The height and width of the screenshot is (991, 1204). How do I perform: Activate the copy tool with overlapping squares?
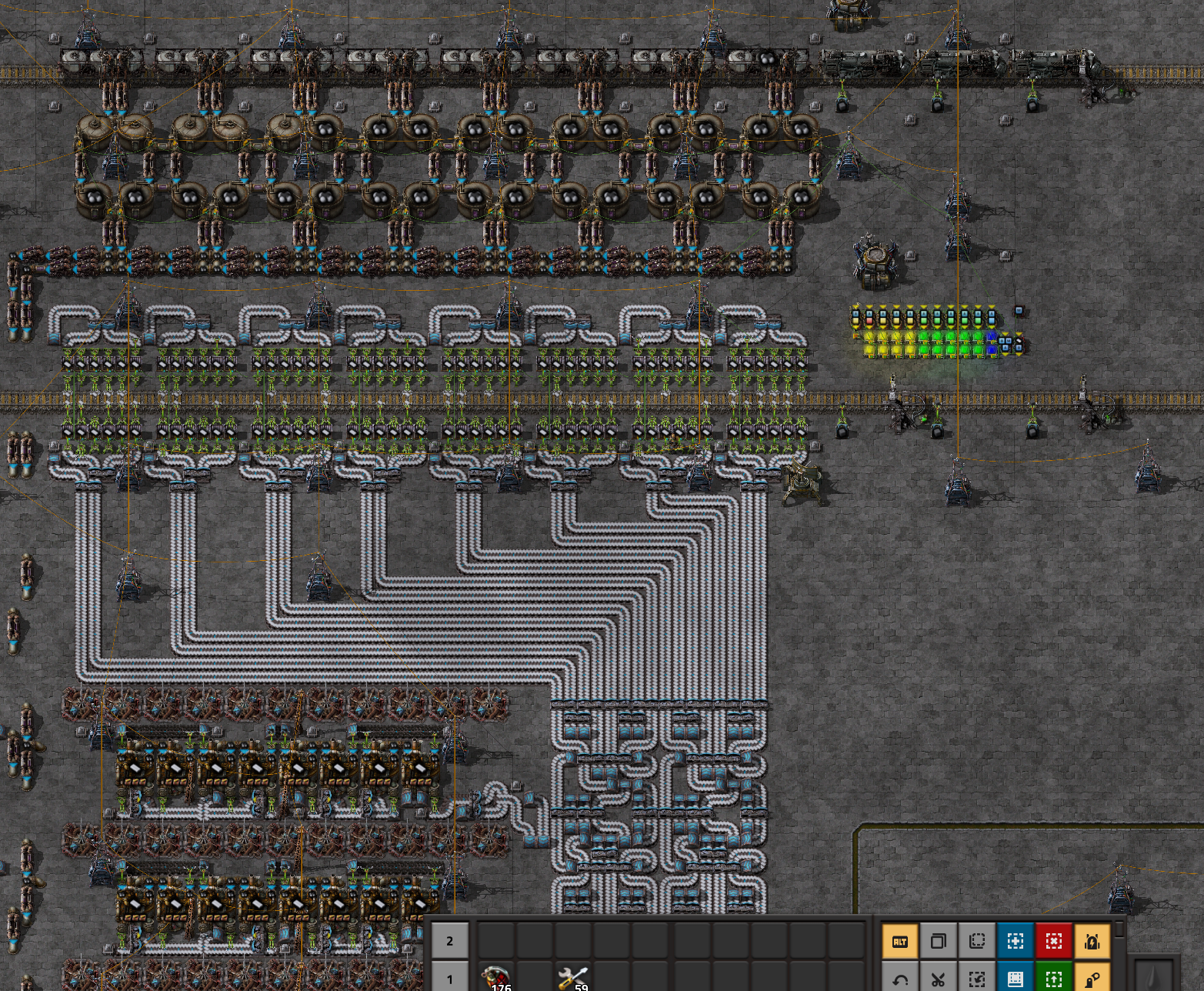click(938, 941)
